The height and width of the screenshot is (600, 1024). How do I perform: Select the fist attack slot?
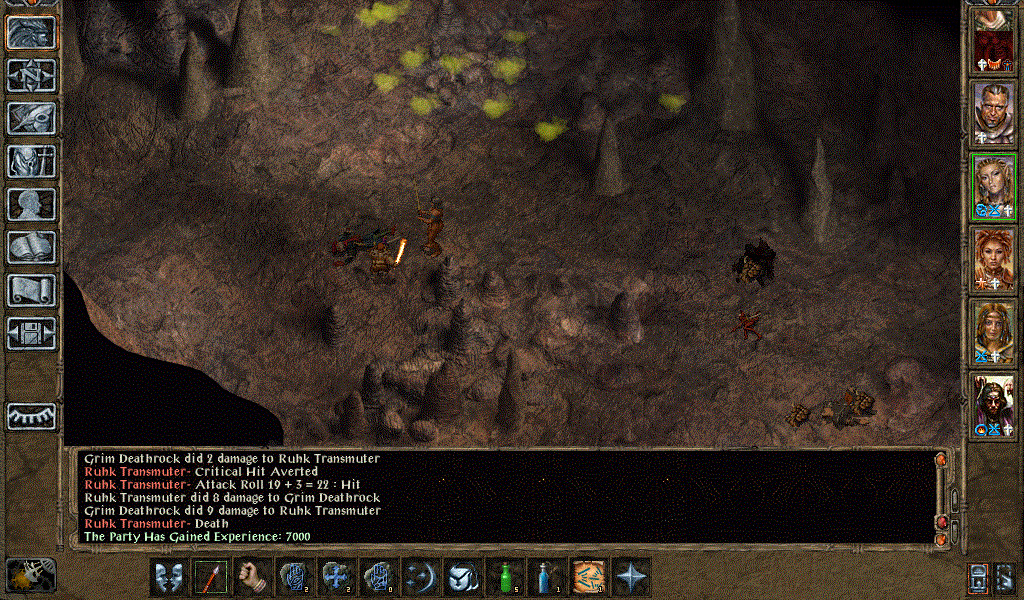(x=253, y=577)
